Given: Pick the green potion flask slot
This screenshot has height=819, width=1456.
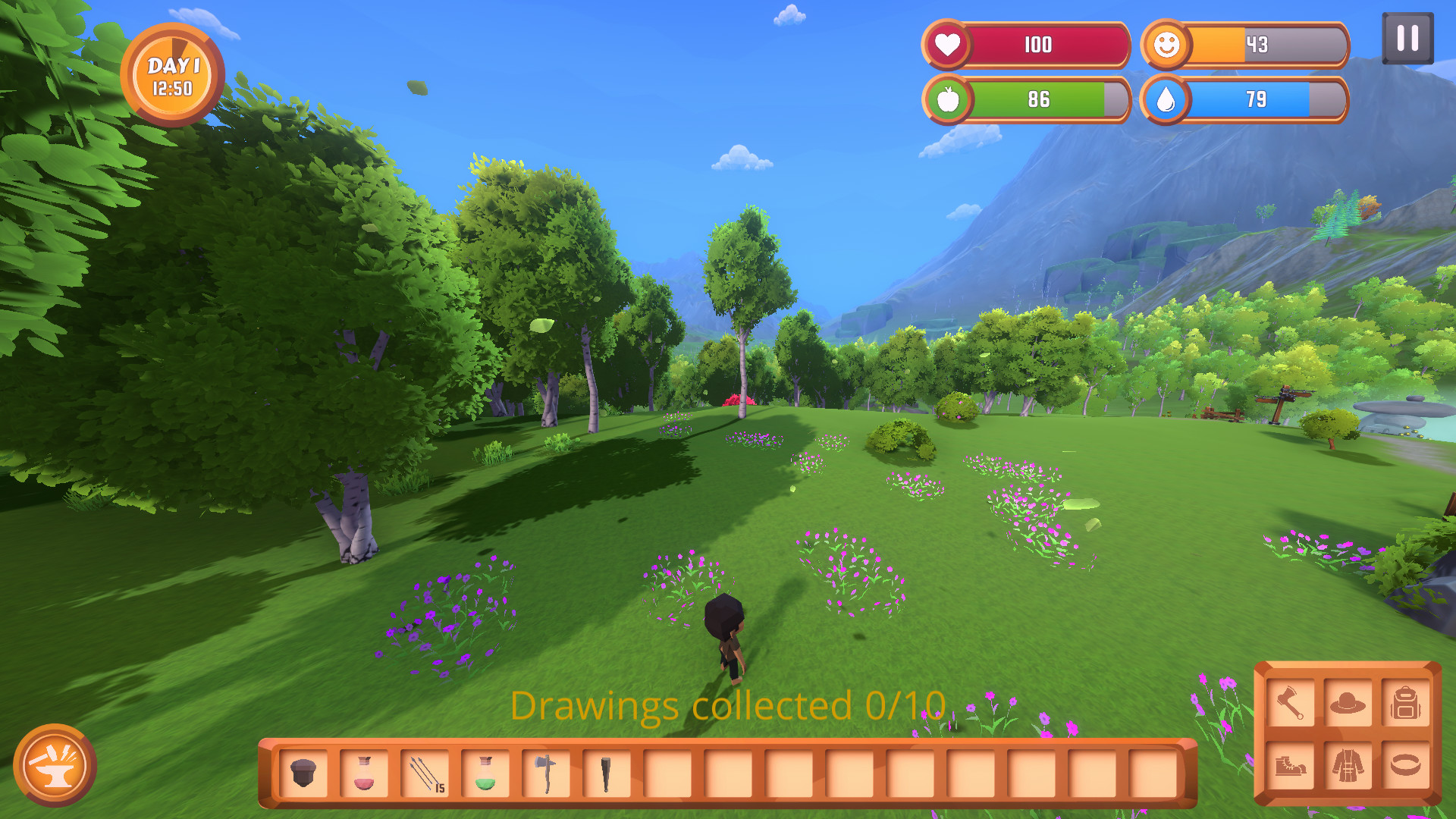Looking at the screenshot, I should pos(485,773).
